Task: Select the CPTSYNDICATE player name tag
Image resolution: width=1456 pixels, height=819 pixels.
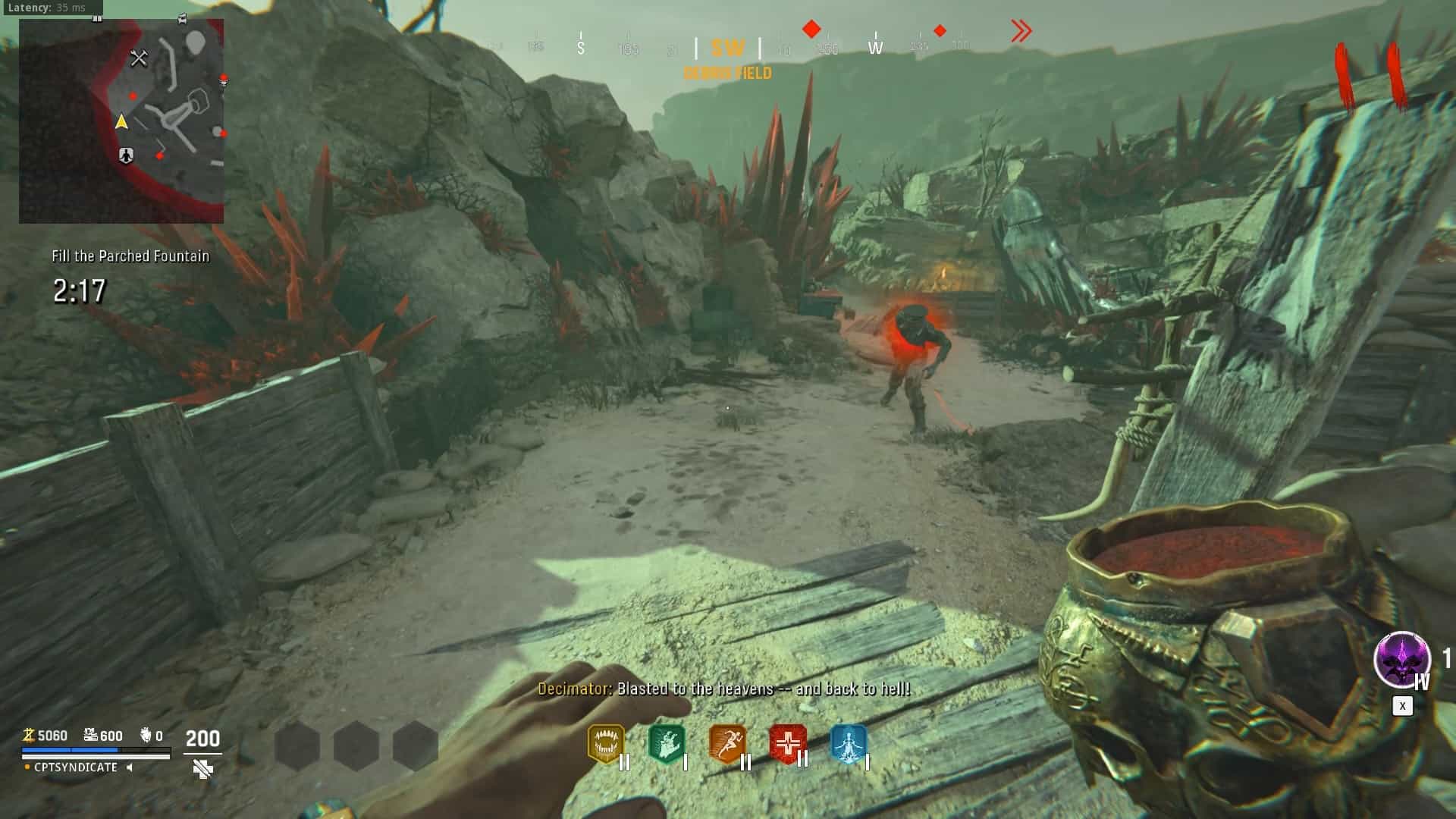Action: pyautogui.click(x=76, y=767)
